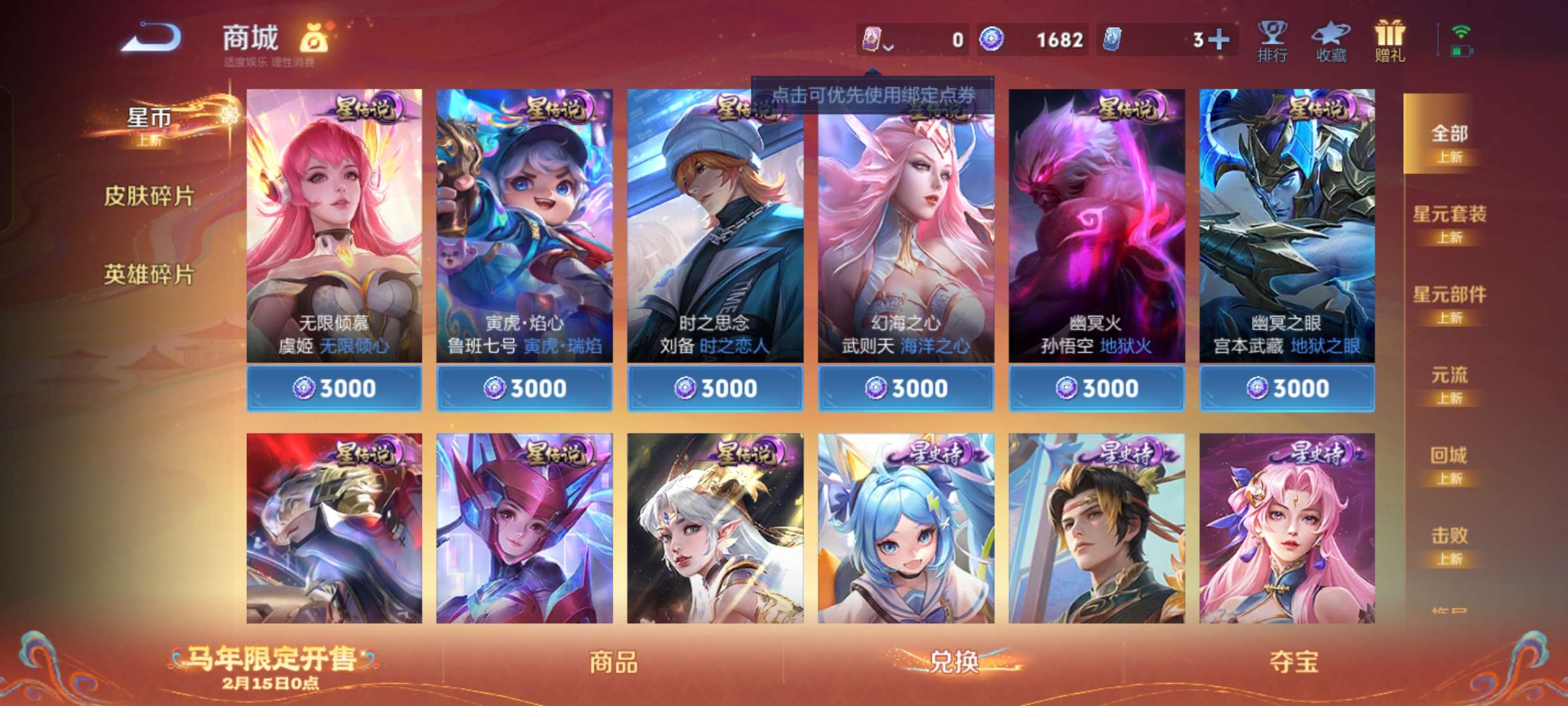Expand the bound voucher dropdown chevron
Viewport: 1568px width, 706px height.
[x=889, y=47]
